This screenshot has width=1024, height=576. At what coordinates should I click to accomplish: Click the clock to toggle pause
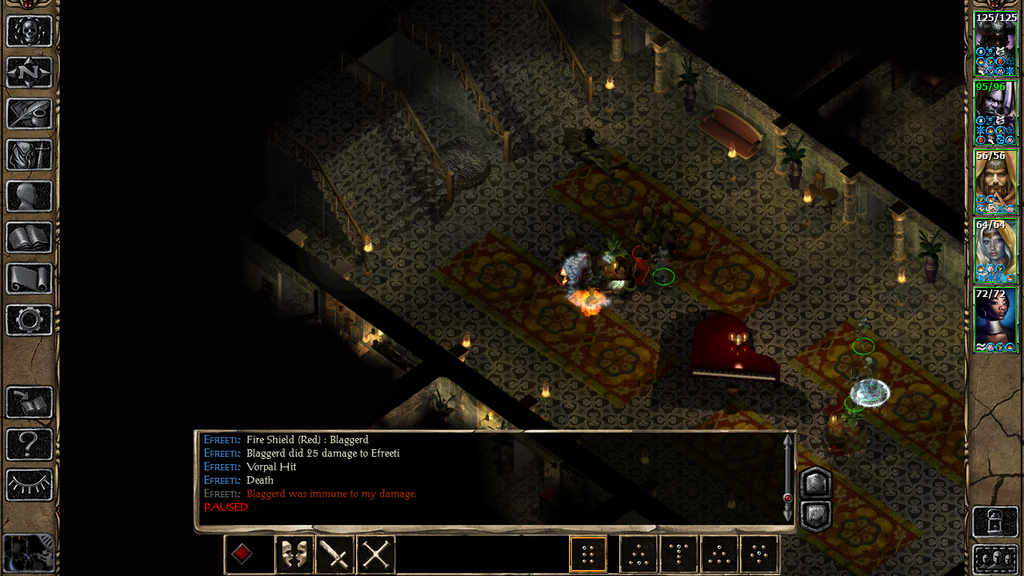29,552
